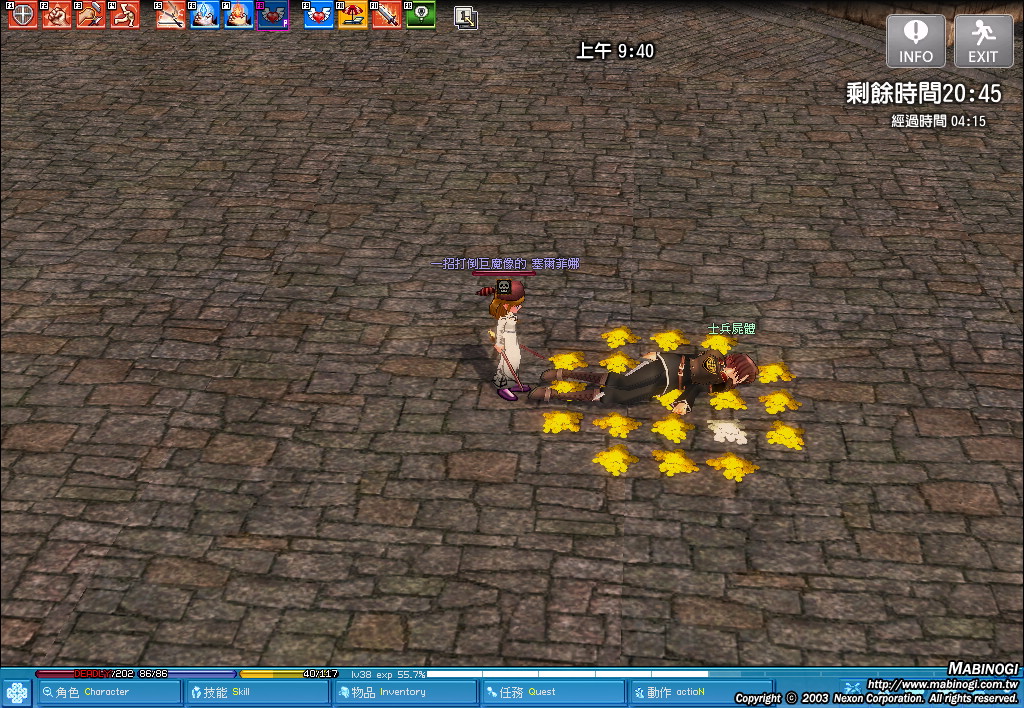Viewport: 1024px width, 708px height.
Task: Activate the crossed swords skill (F5)
Action: [171, 15]
